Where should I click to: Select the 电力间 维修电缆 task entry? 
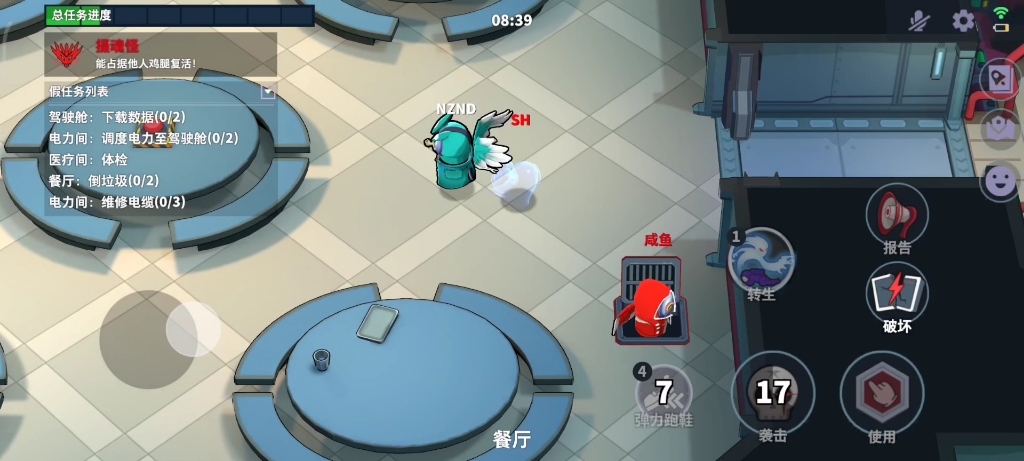pyautogui.click(x=117, y=201)
